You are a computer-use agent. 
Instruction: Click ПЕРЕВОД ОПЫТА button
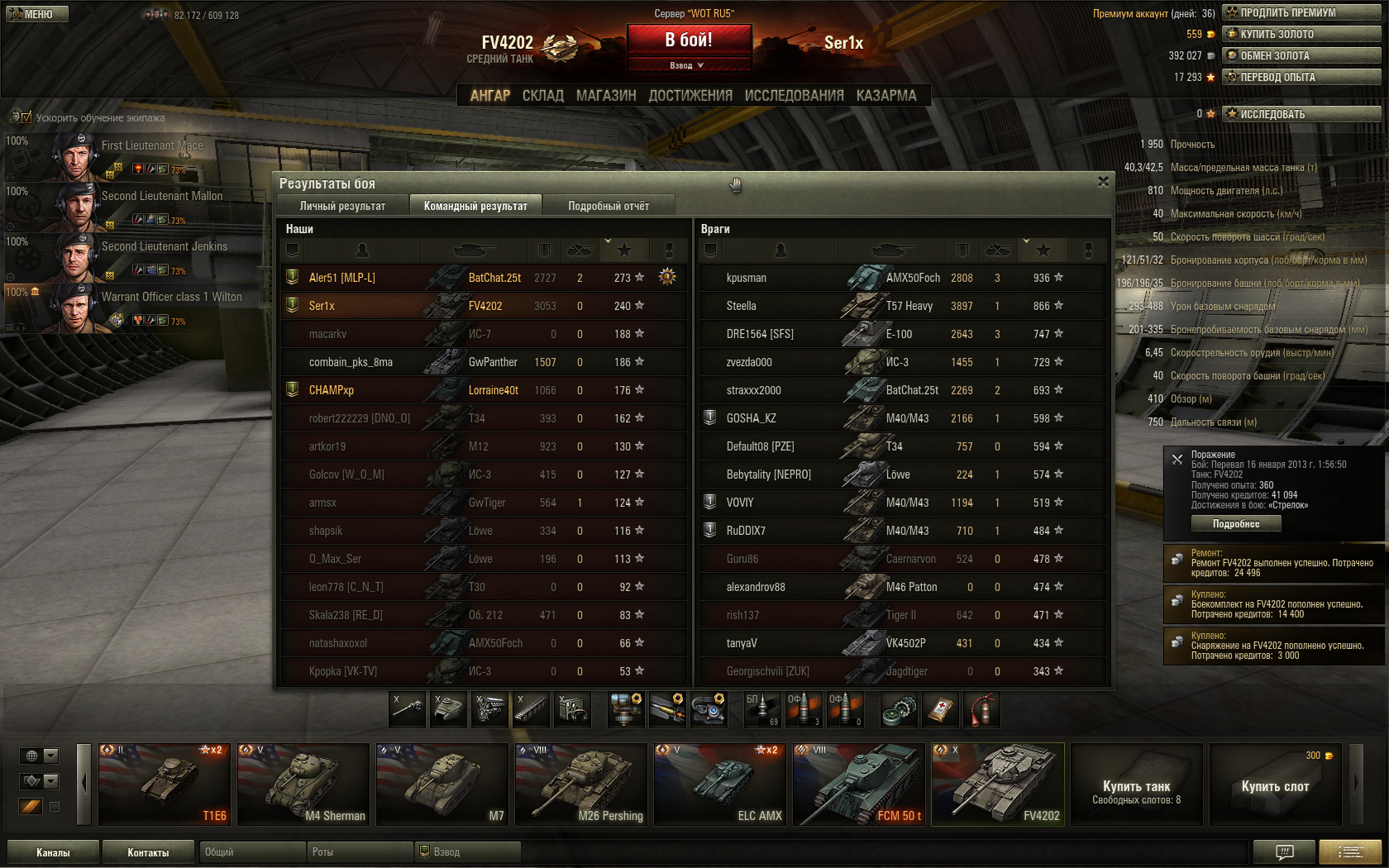1301,77
